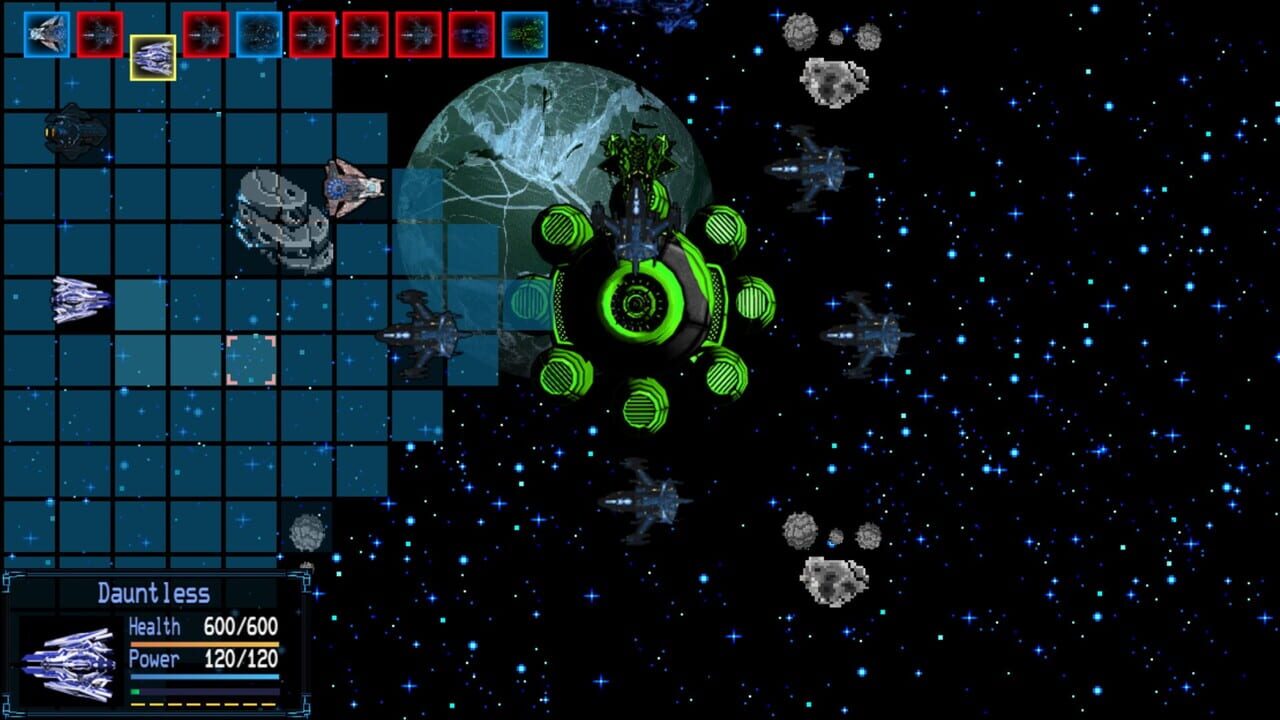Viewport: 1280px width, 720px height.
Task: Select the Dauntless name label
Action: point(154,591)
